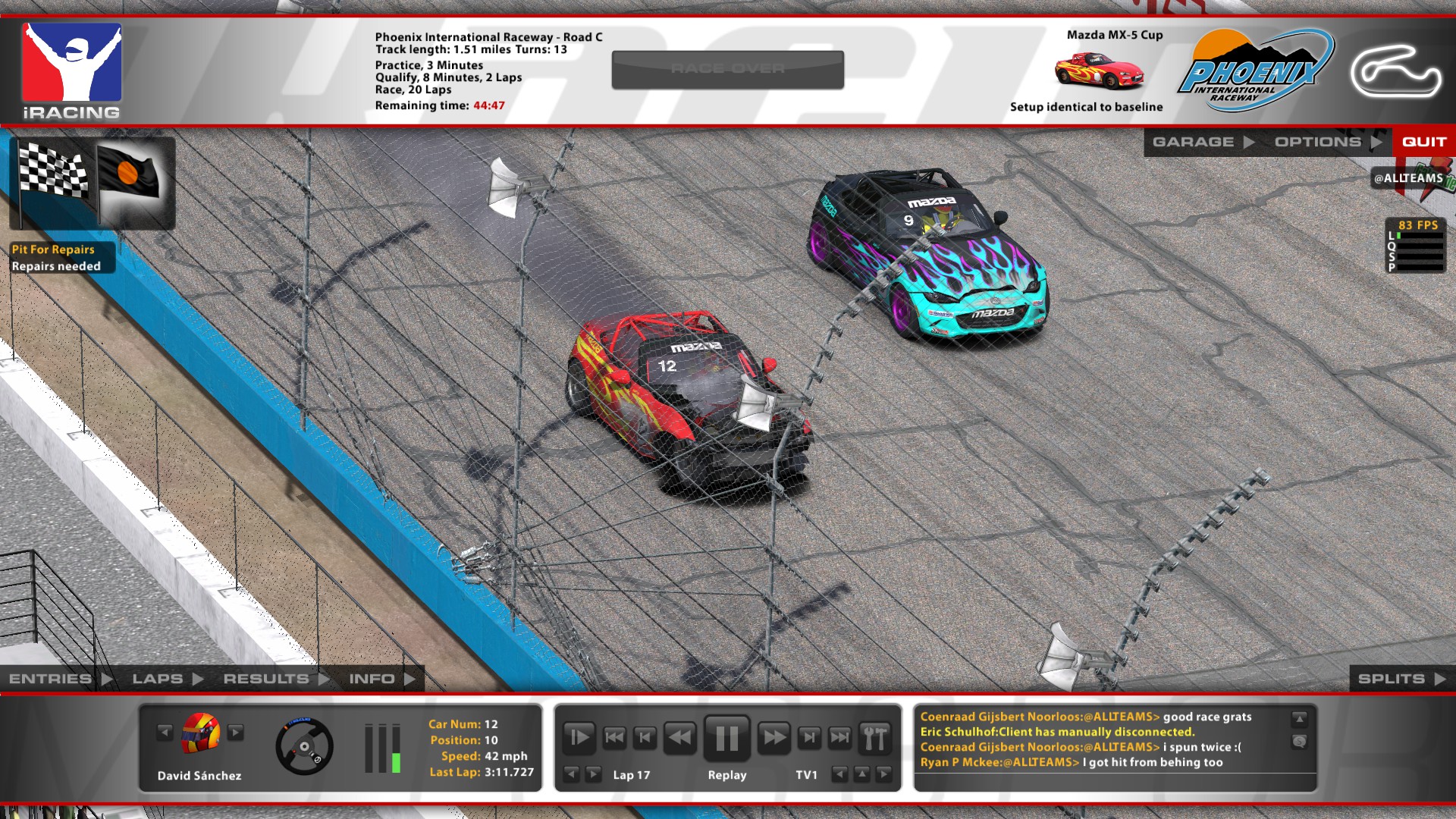Click the red Mazda MX-5 Cup car image

[1101, 68]
